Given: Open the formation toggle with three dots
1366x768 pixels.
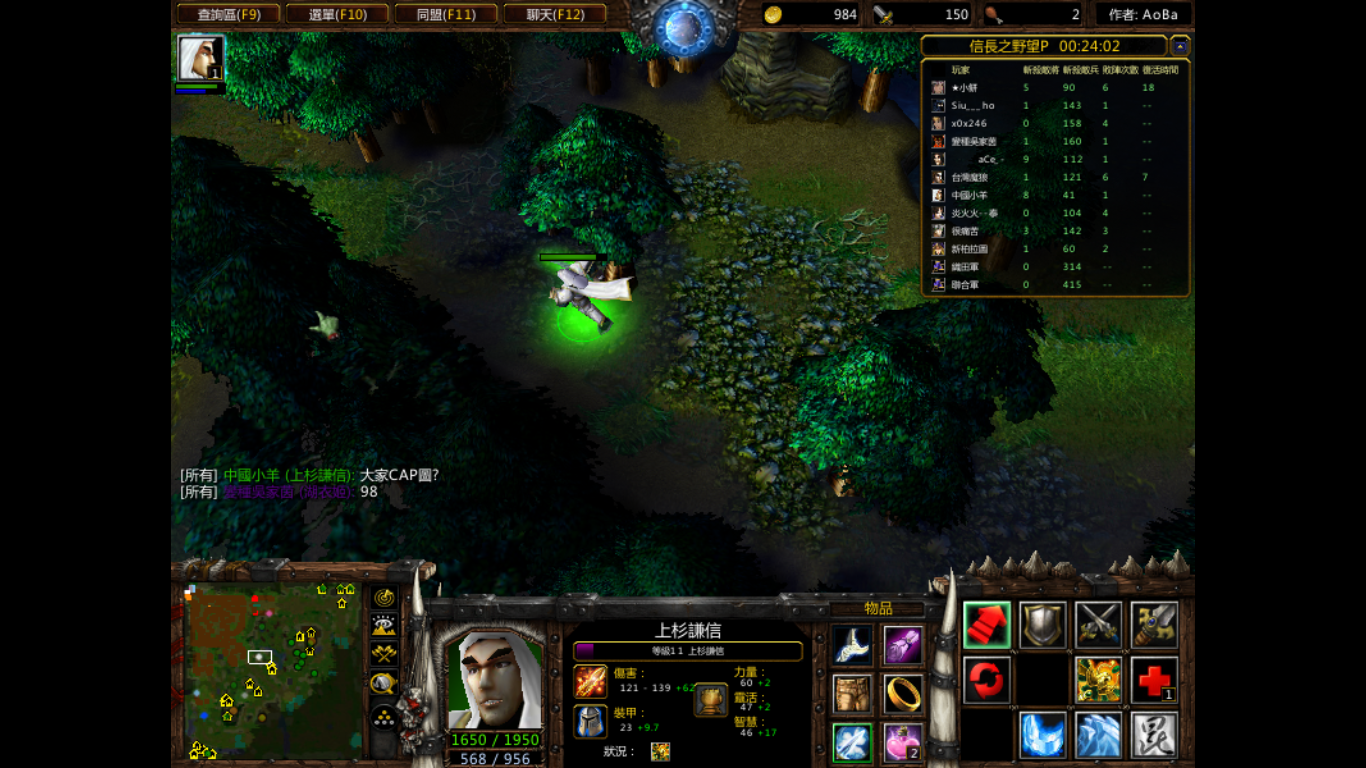Looking at the screenshot, I should 384,716.
